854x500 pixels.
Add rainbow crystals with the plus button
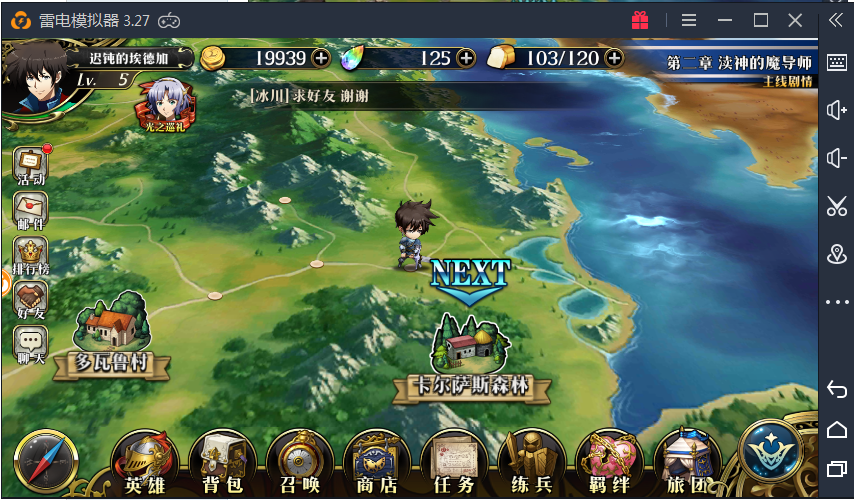pos(466,58)
